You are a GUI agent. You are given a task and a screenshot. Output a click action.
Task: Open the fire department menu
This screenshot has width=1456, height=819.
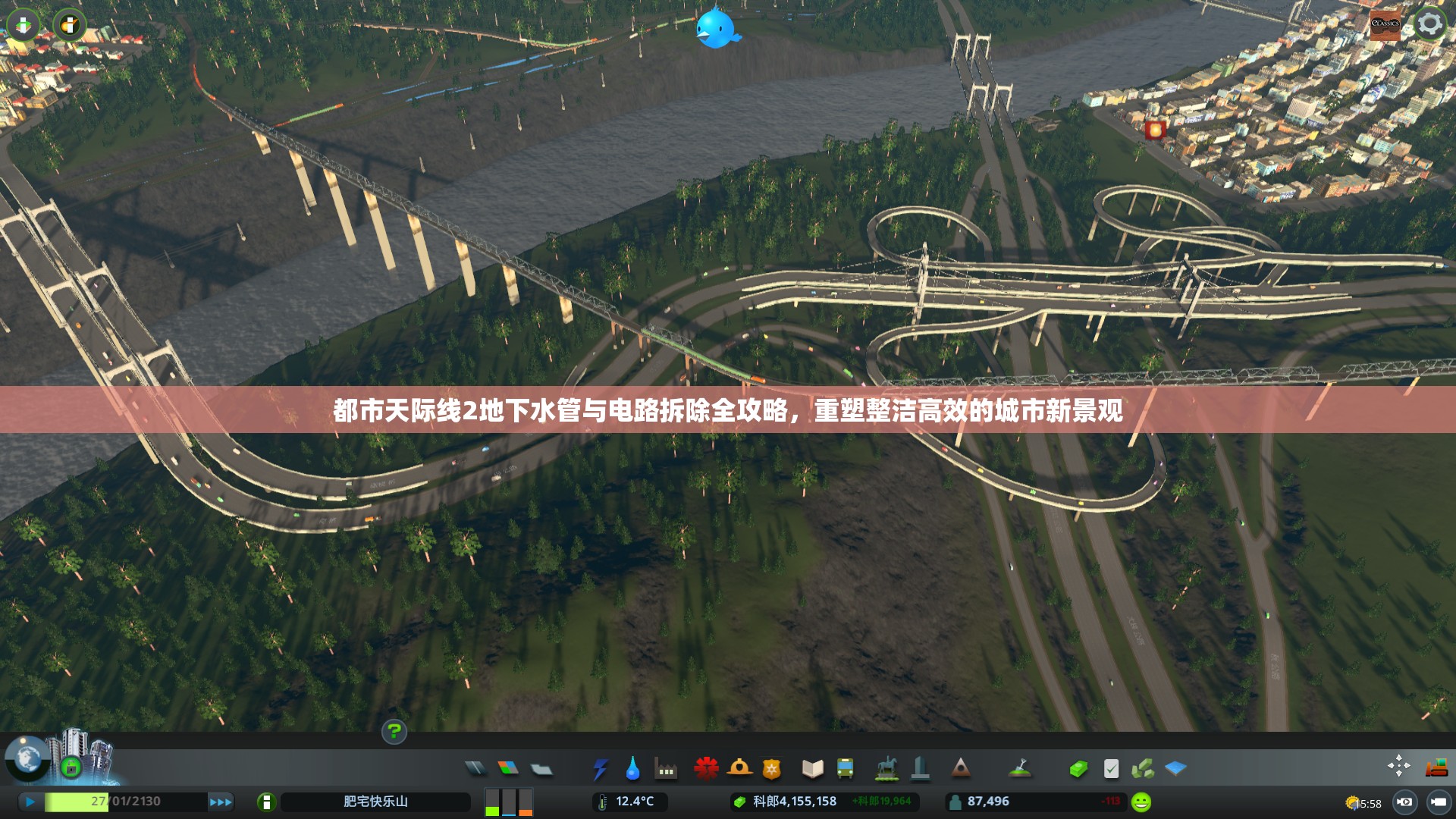click(x=739, y=768)
